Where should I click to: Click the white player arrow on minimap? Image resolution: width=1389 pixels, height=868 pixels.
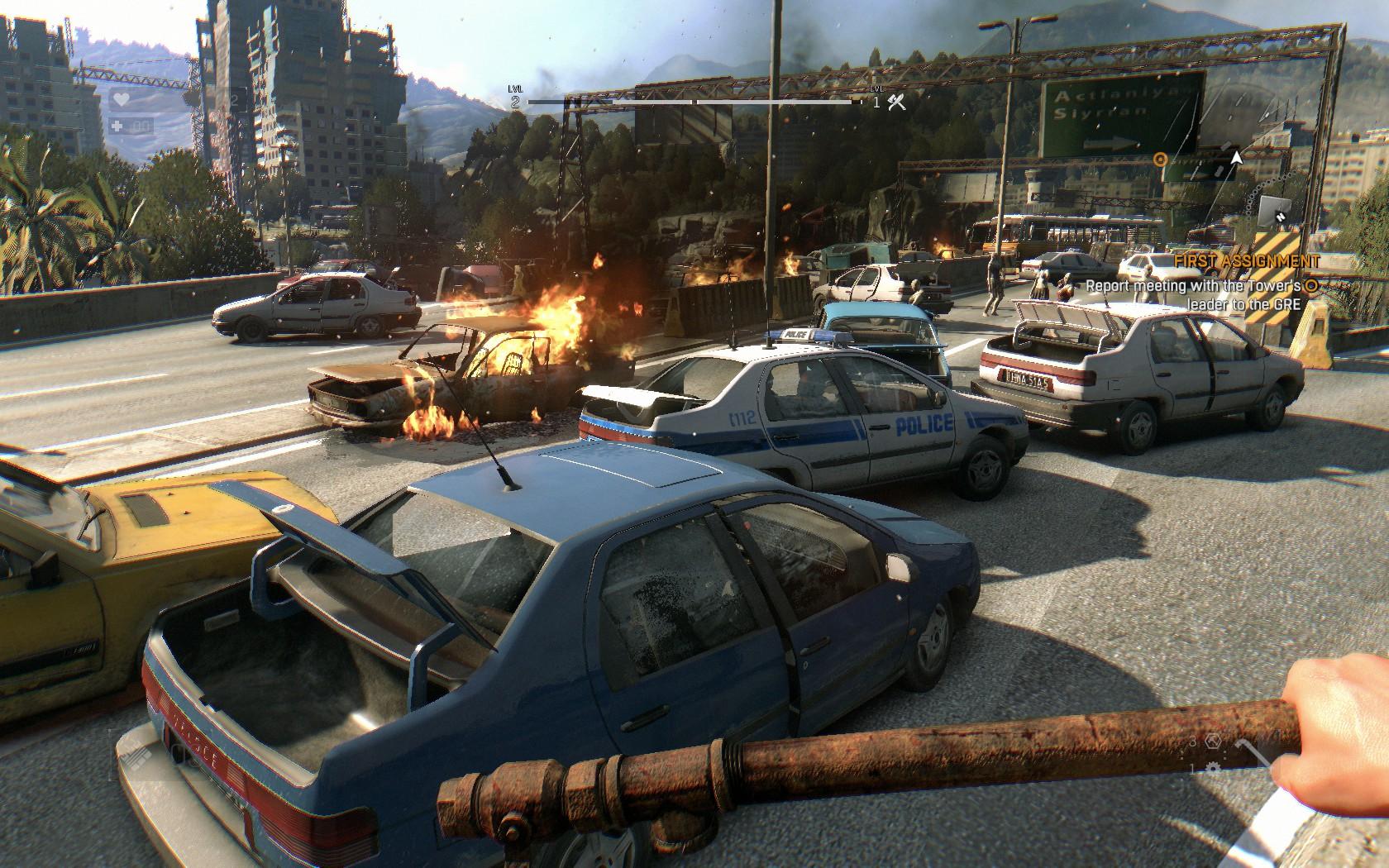[1237, 157]
